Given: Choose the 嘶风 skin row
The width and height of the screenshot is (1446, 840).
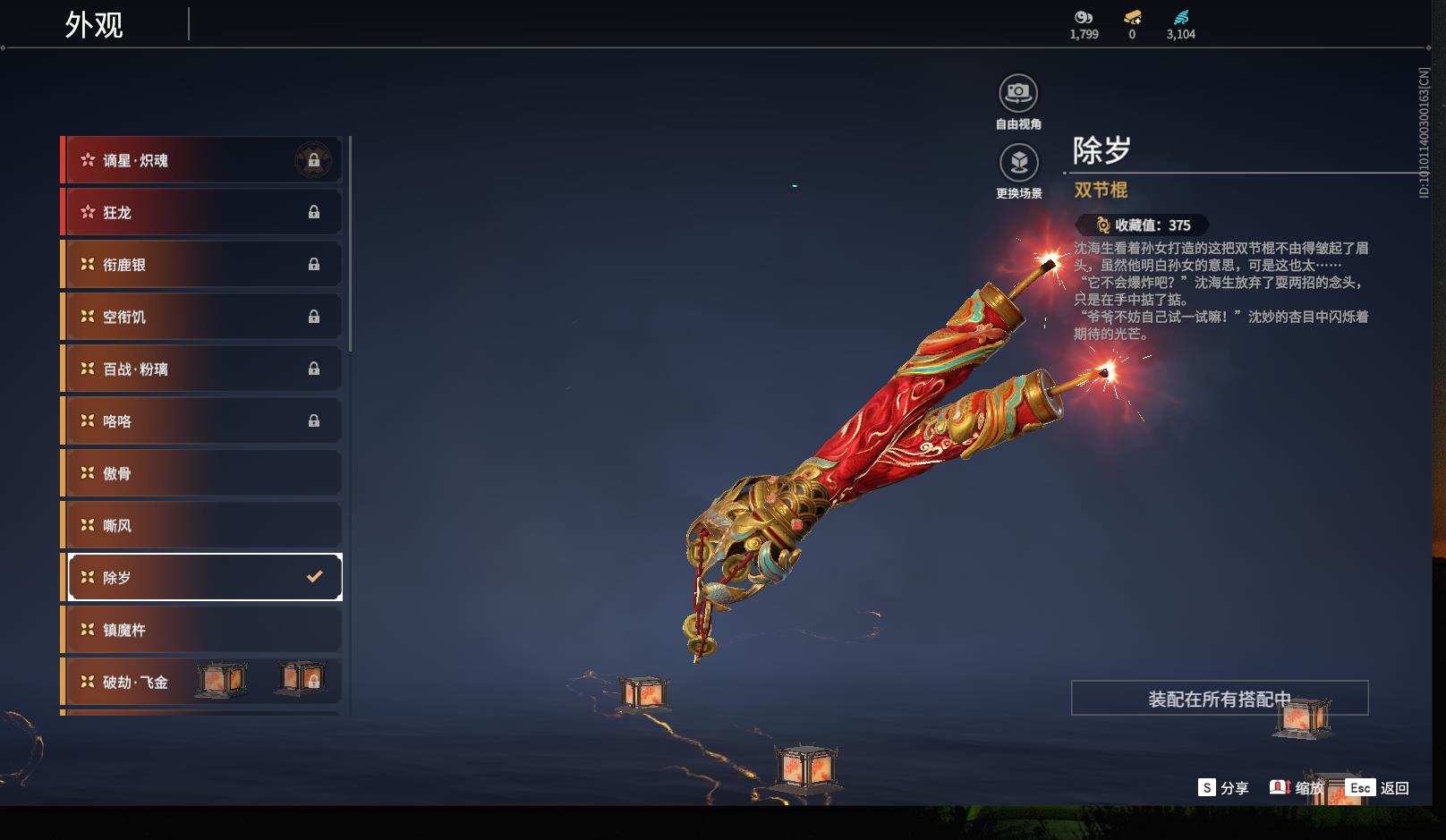Looking at the screenshot, I should (201, 525).
